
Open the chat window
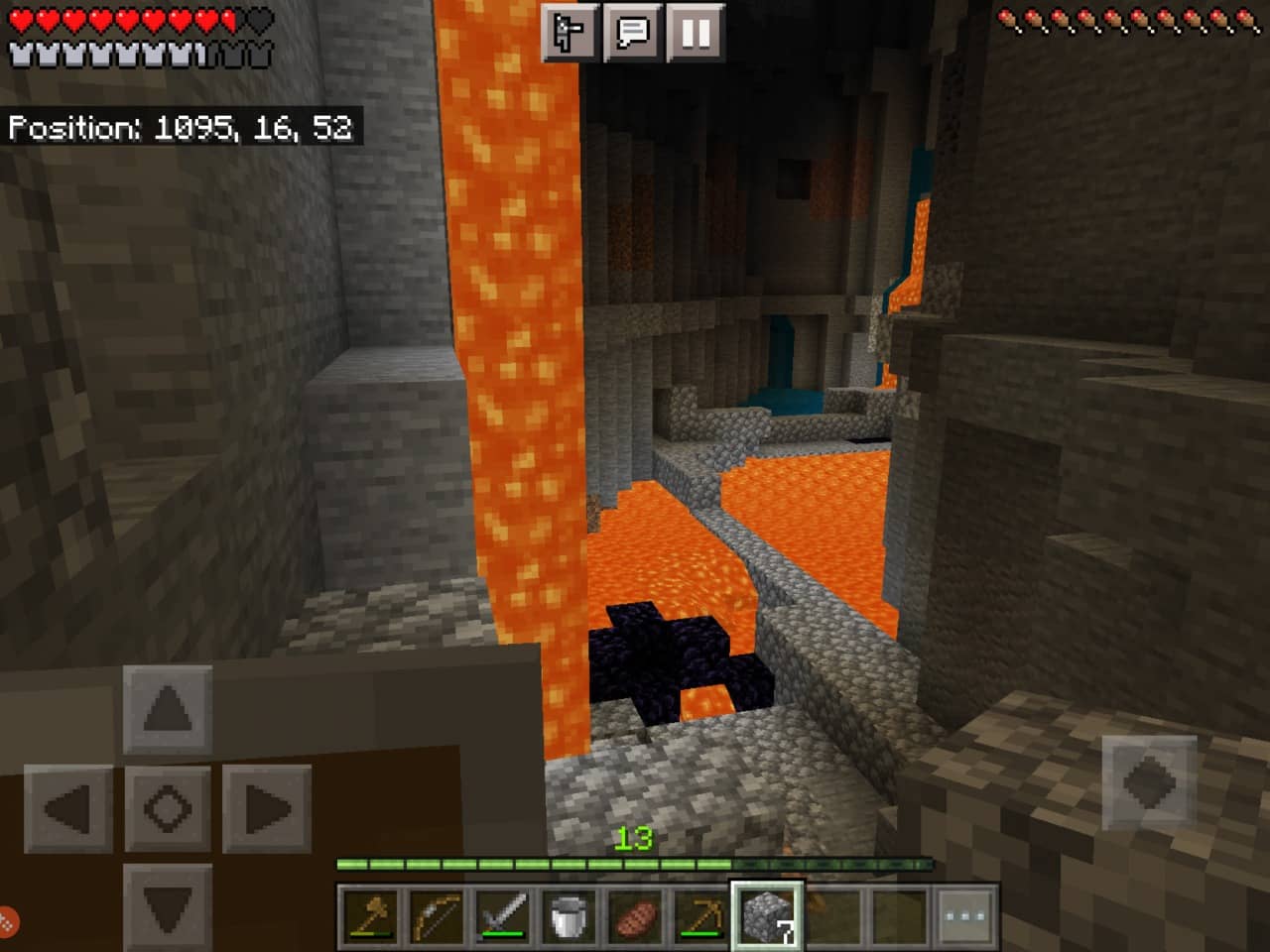632,34
